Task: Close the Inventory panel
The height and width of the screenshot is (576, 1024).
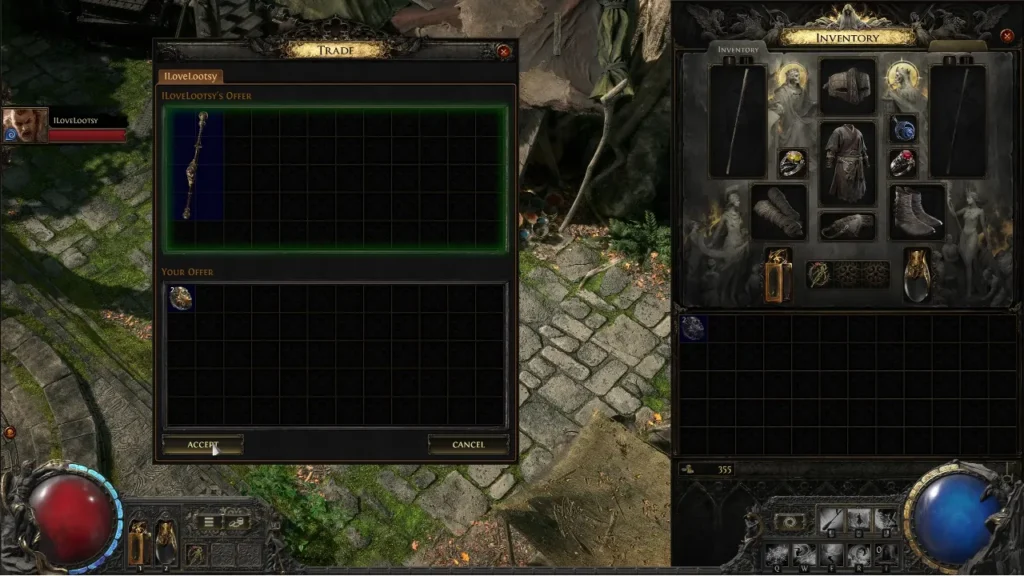Action: click(x=1007, y=36)
